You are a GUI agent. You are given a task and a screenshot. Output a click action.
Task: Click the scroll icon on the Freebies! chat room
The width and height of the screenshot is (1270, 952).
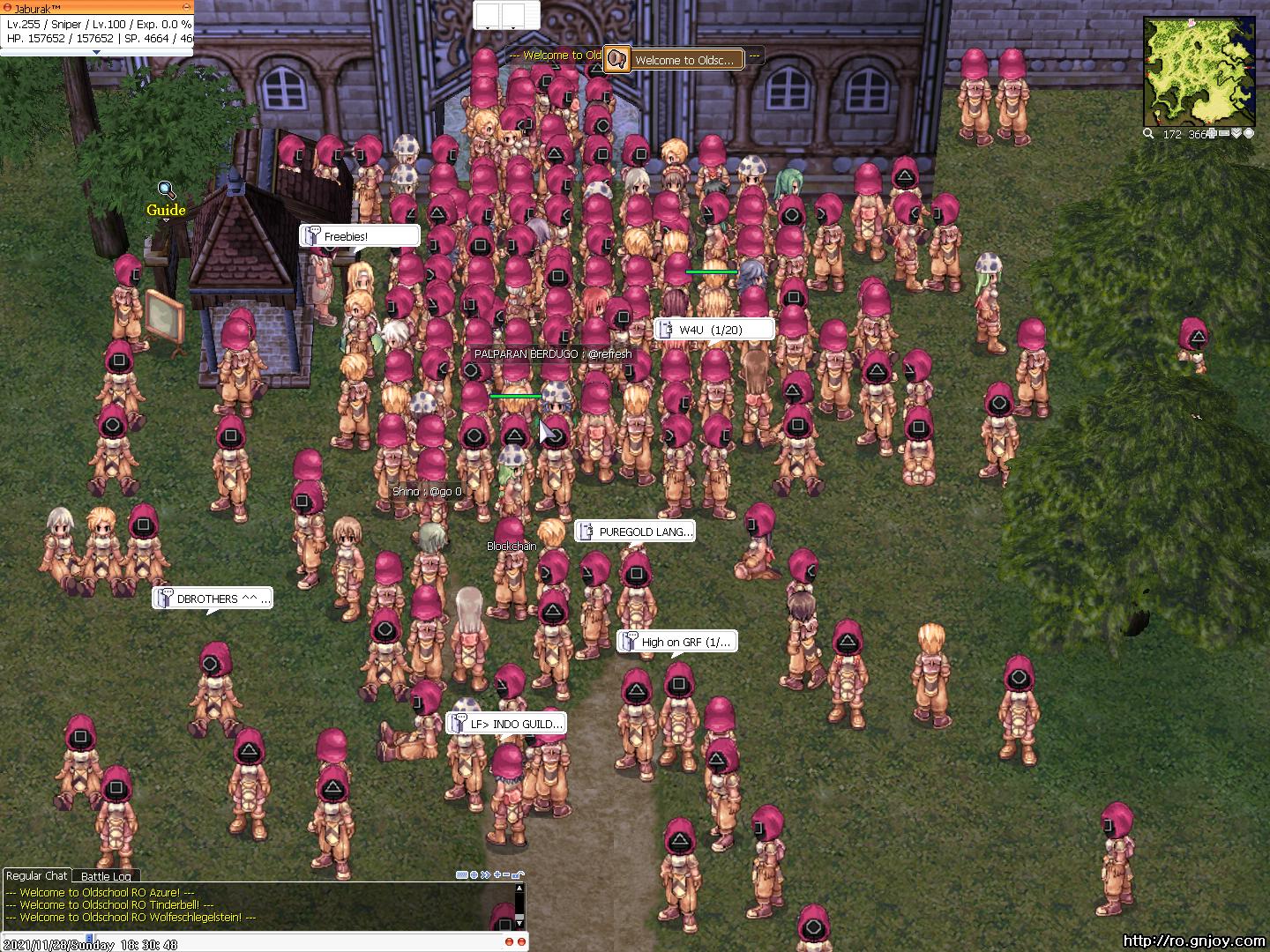pyautogui.click(x=312, y=234)
